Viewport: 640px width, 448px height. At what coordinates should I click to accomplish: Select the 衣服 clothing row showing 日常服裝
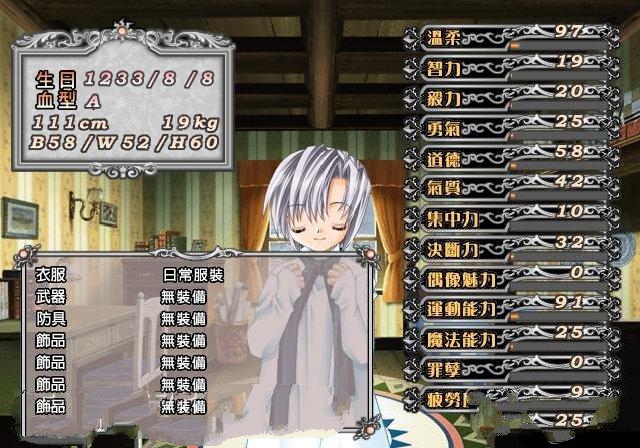pos(130,274)
